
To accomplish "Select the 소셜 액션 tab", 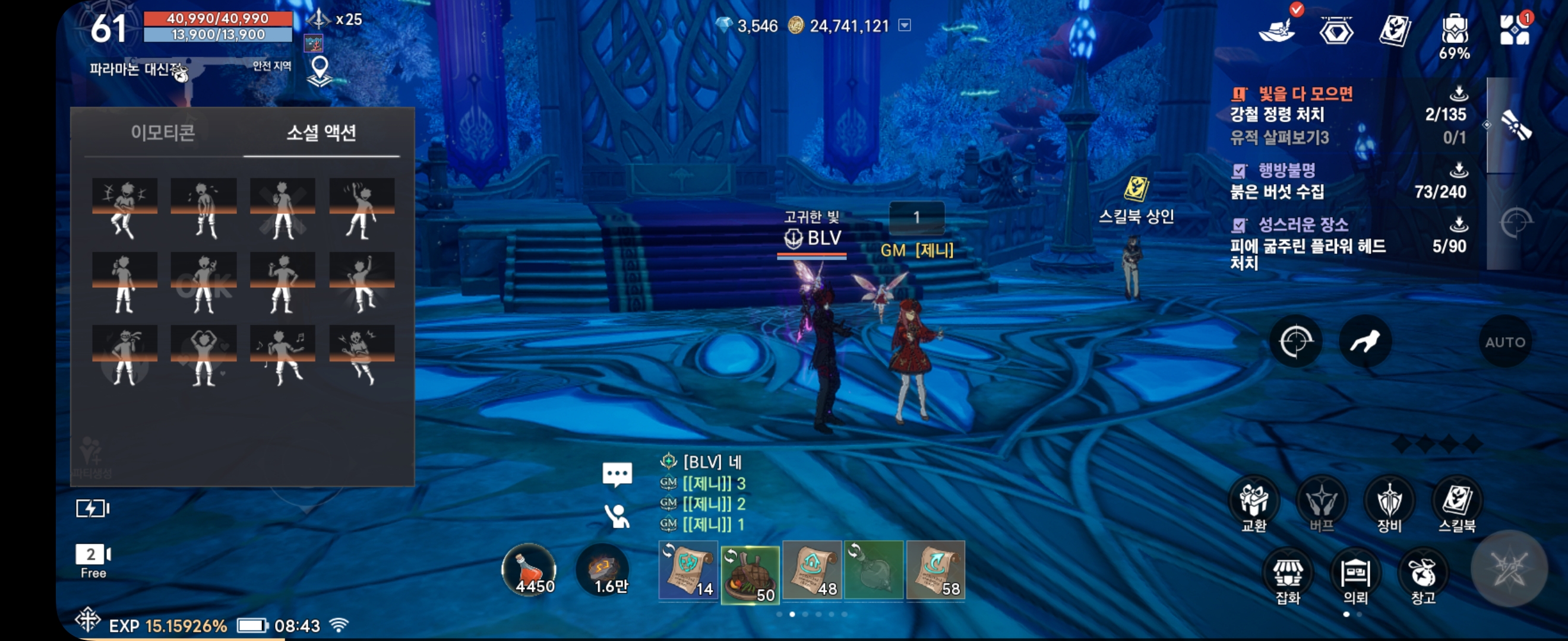I will click(321, 133).
